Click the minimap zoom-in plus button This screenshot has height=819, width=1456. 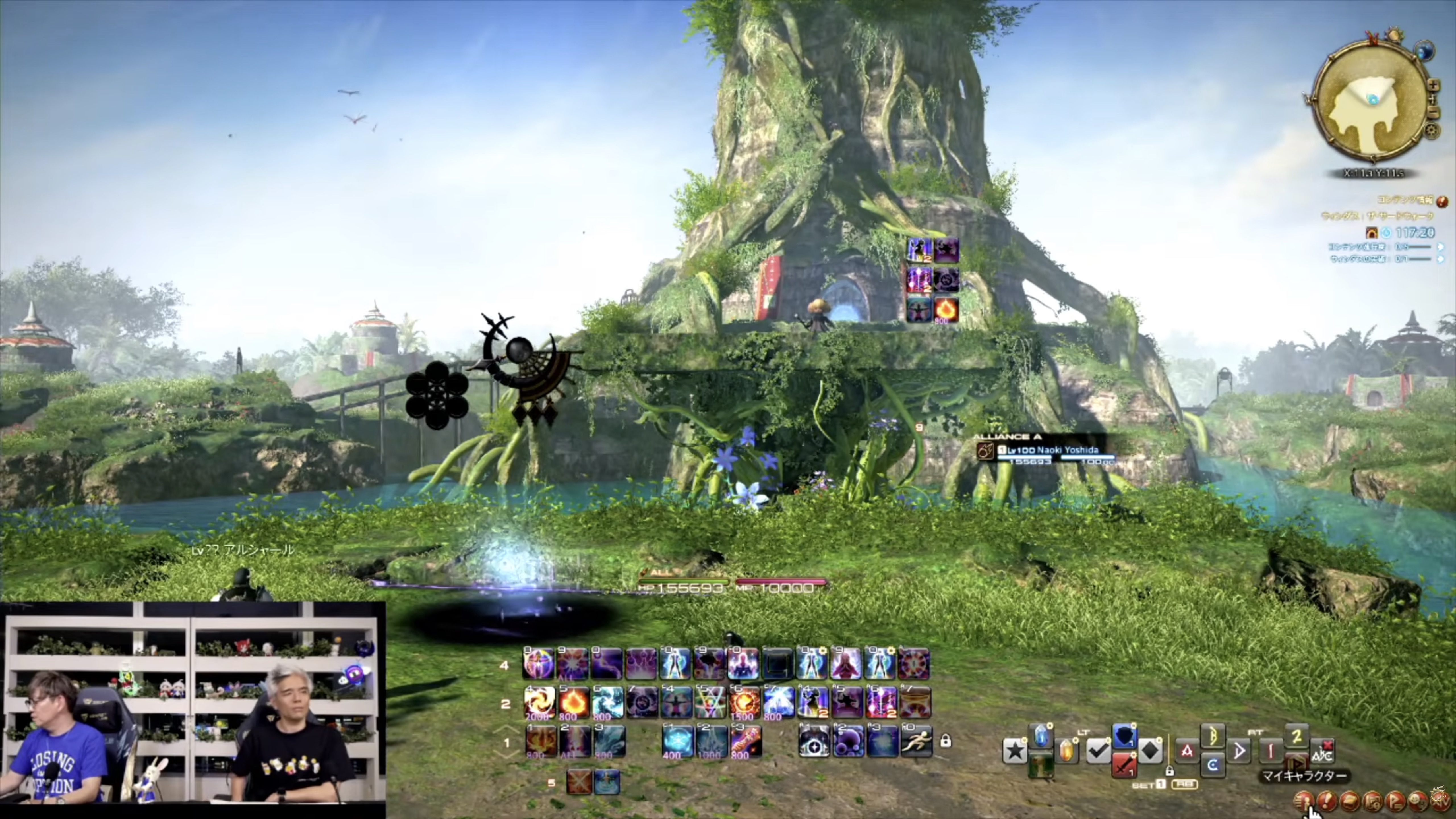click(x=1434, y=86)
